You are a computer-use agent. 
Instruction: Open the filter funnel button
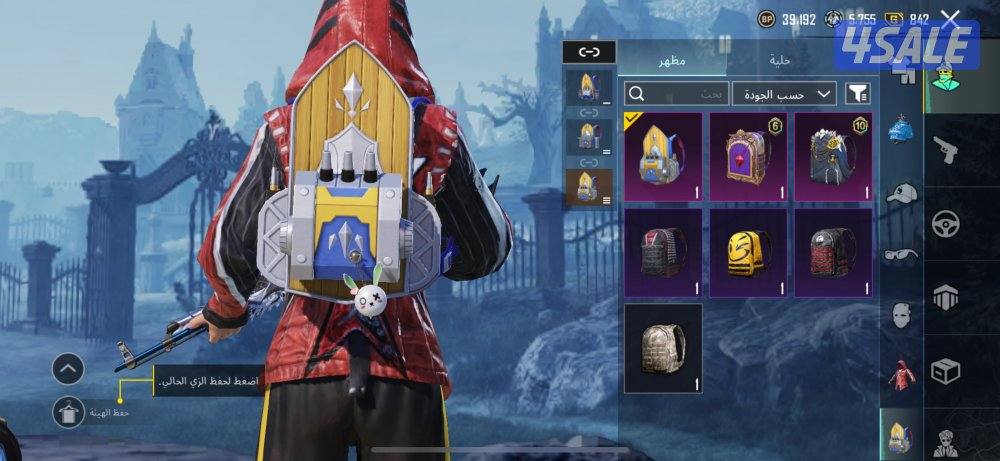pos(858,94)
